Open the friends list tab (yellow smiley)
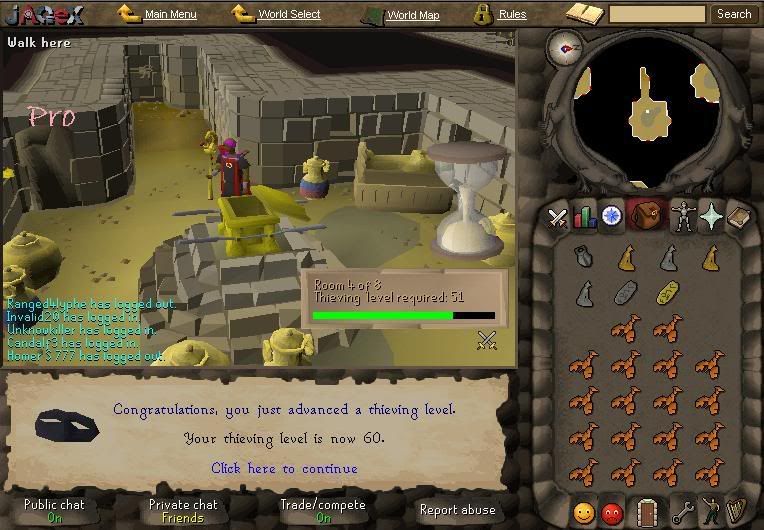 tap(584, 512)
